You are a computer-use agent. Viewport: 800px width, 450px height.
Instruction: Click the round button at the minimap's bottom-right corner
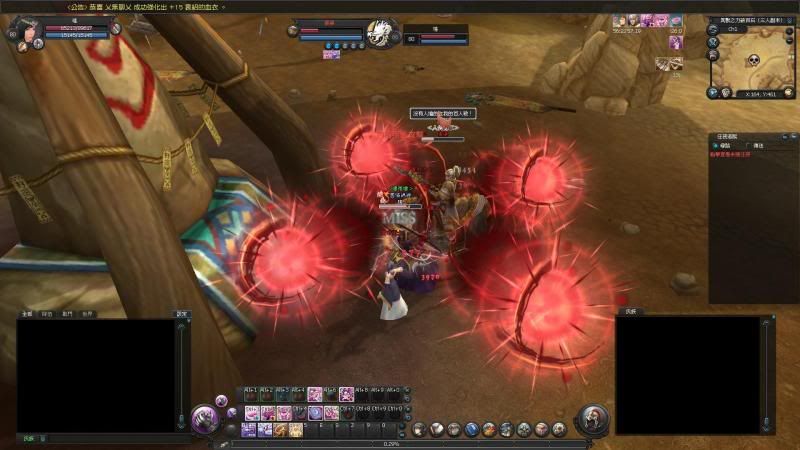click(x=788, y=92)
